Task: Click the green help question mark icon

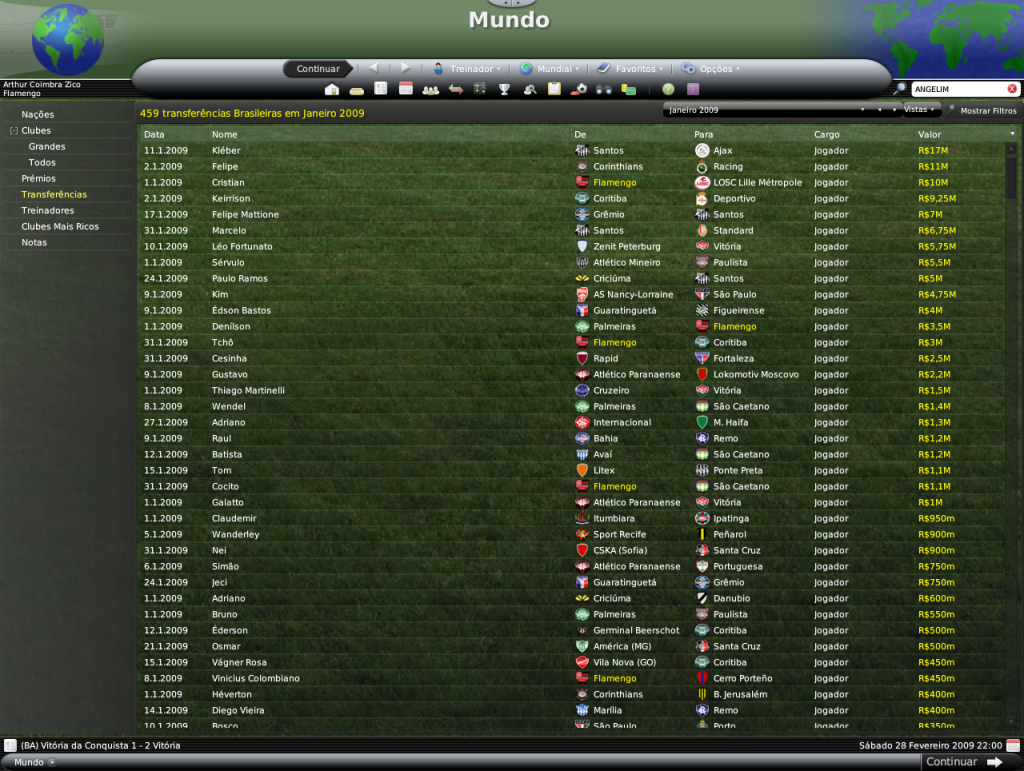Action: (668, 89)
